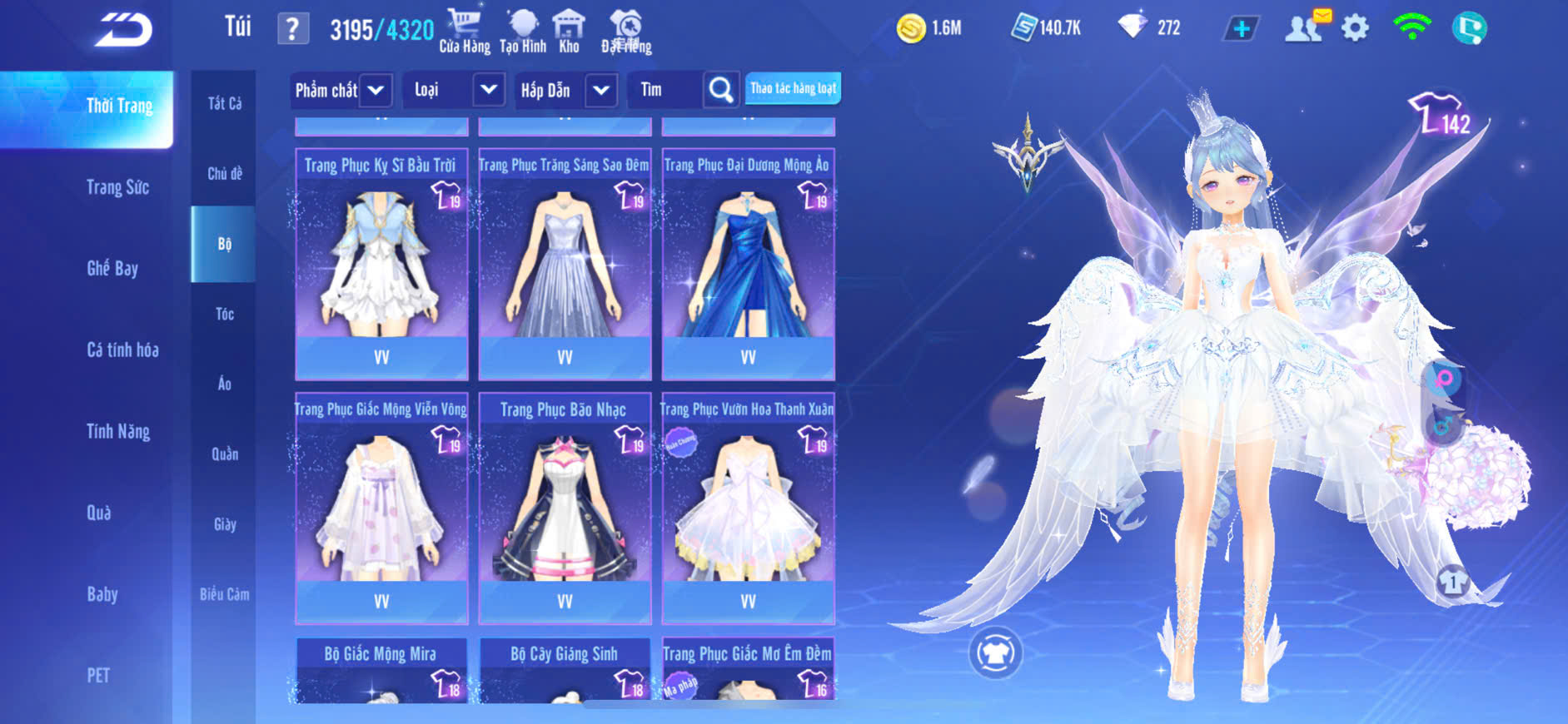
Task: Click the Tìm search field
Action: [x=666, y=90]
